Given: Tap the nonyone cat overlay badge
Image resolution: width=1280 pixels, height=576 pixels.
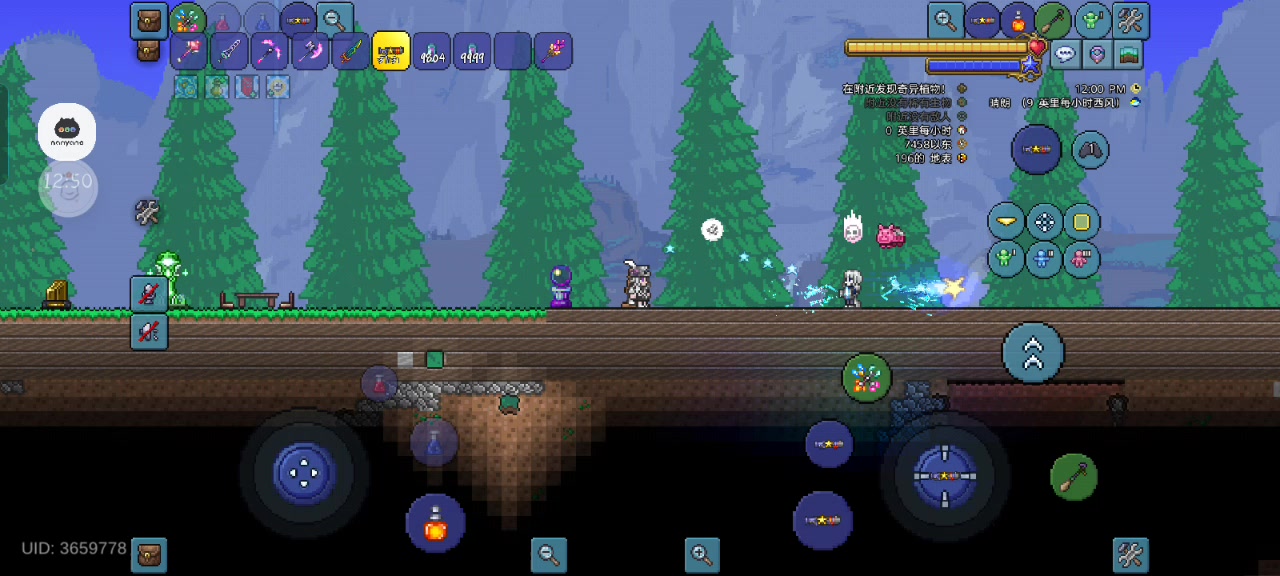Looking at the screenshot, I should pyautogui.click(x=67, y=132).
